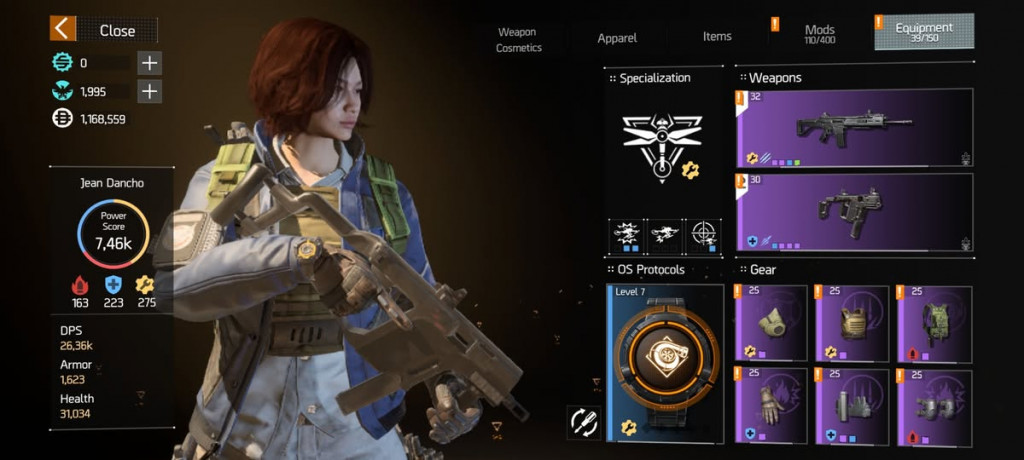Show the Items tab

pos(717,37)
